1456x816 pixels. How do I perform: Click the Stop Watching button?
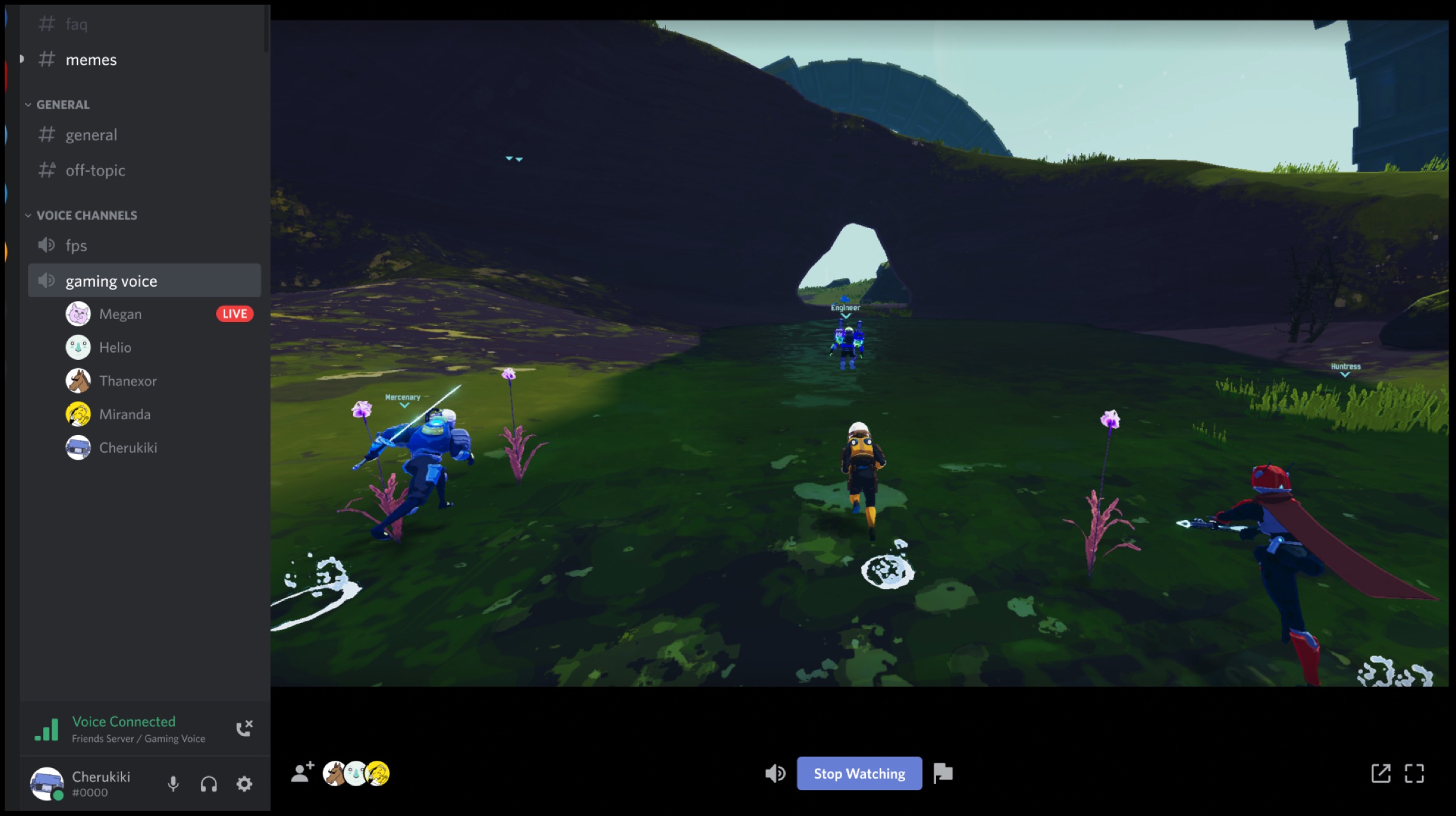pos(859,774)
